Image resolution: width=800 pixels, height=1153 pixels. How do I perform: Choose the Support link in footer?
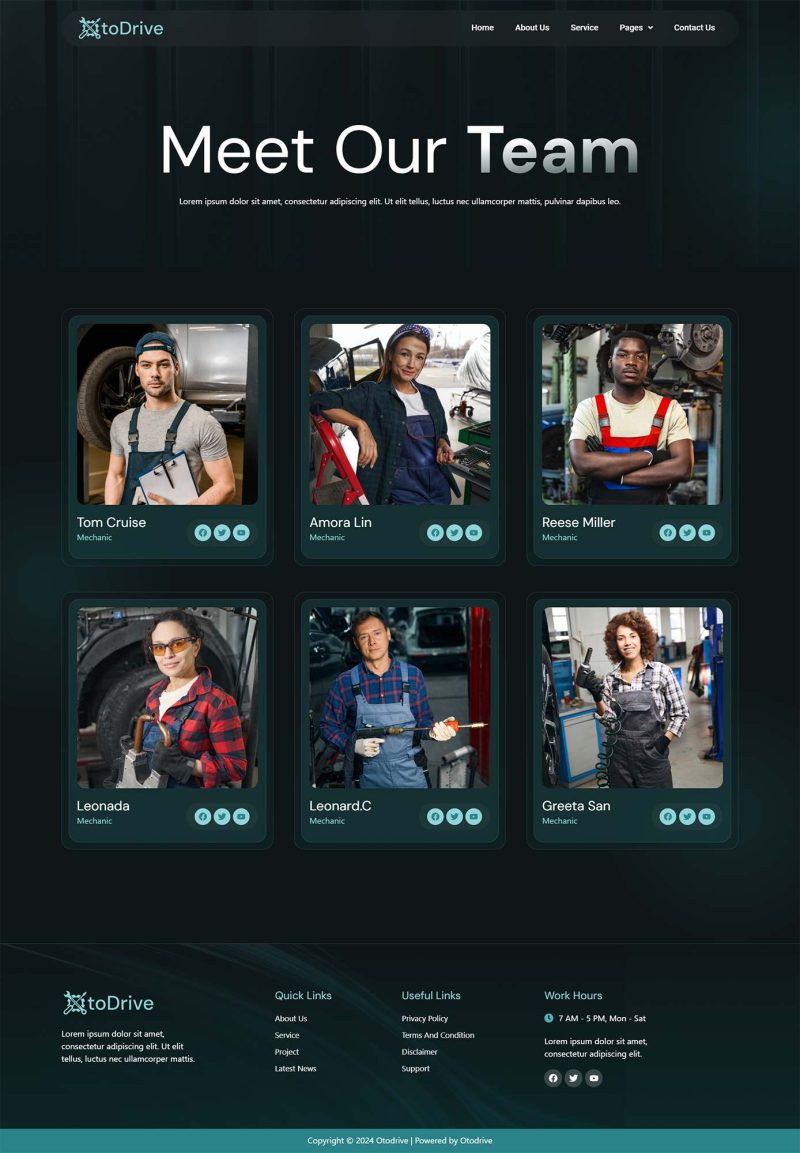point(416,1069)
